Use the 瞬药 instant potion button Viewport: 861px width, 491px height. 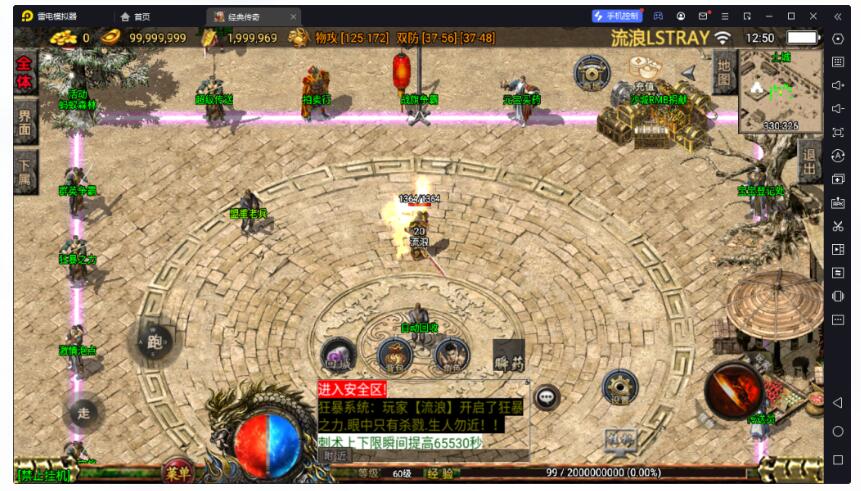tap(508, 354)
